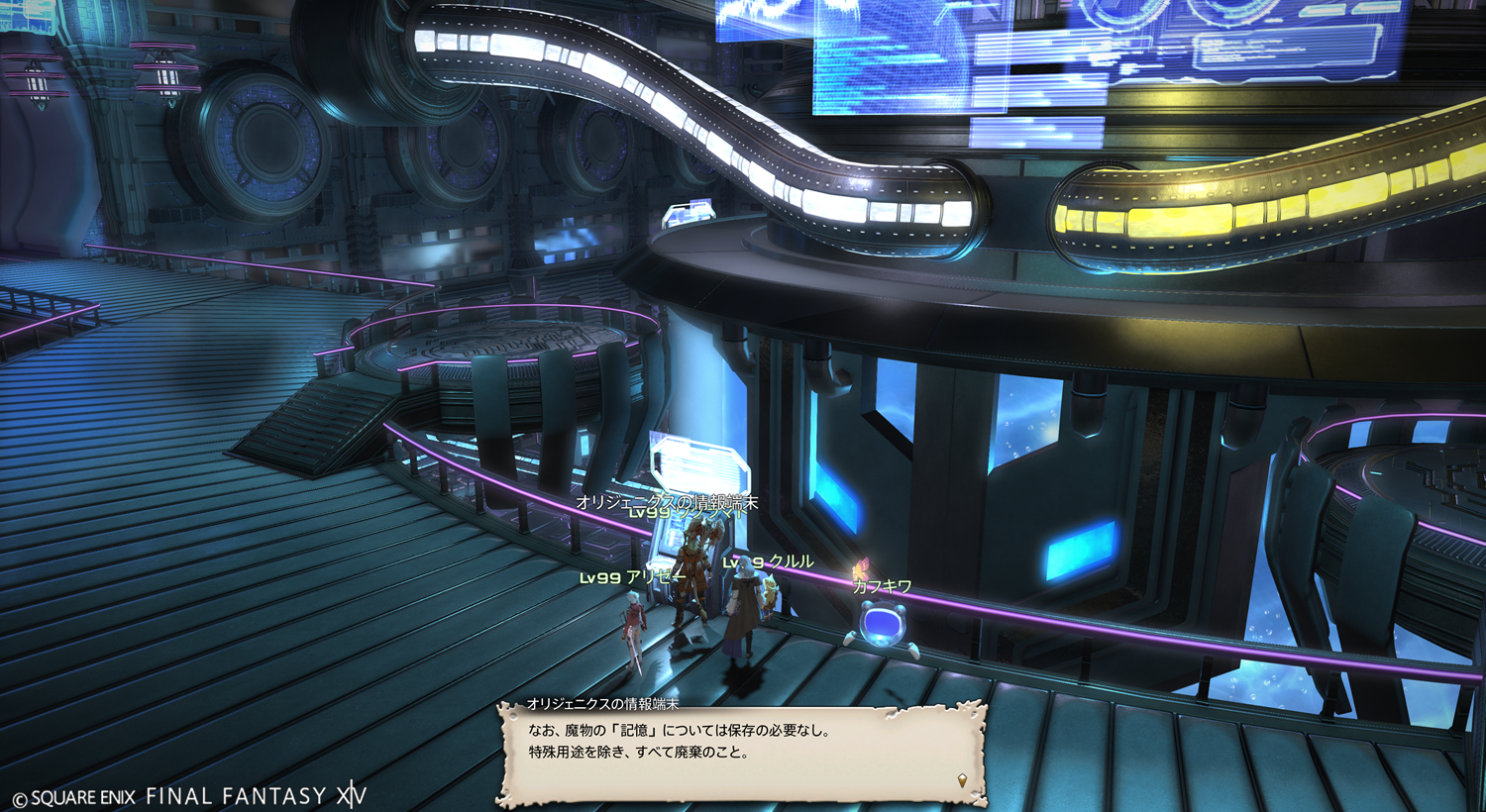Target the カフキワ nameplate

pyautogui.click(x=882, y=586)
